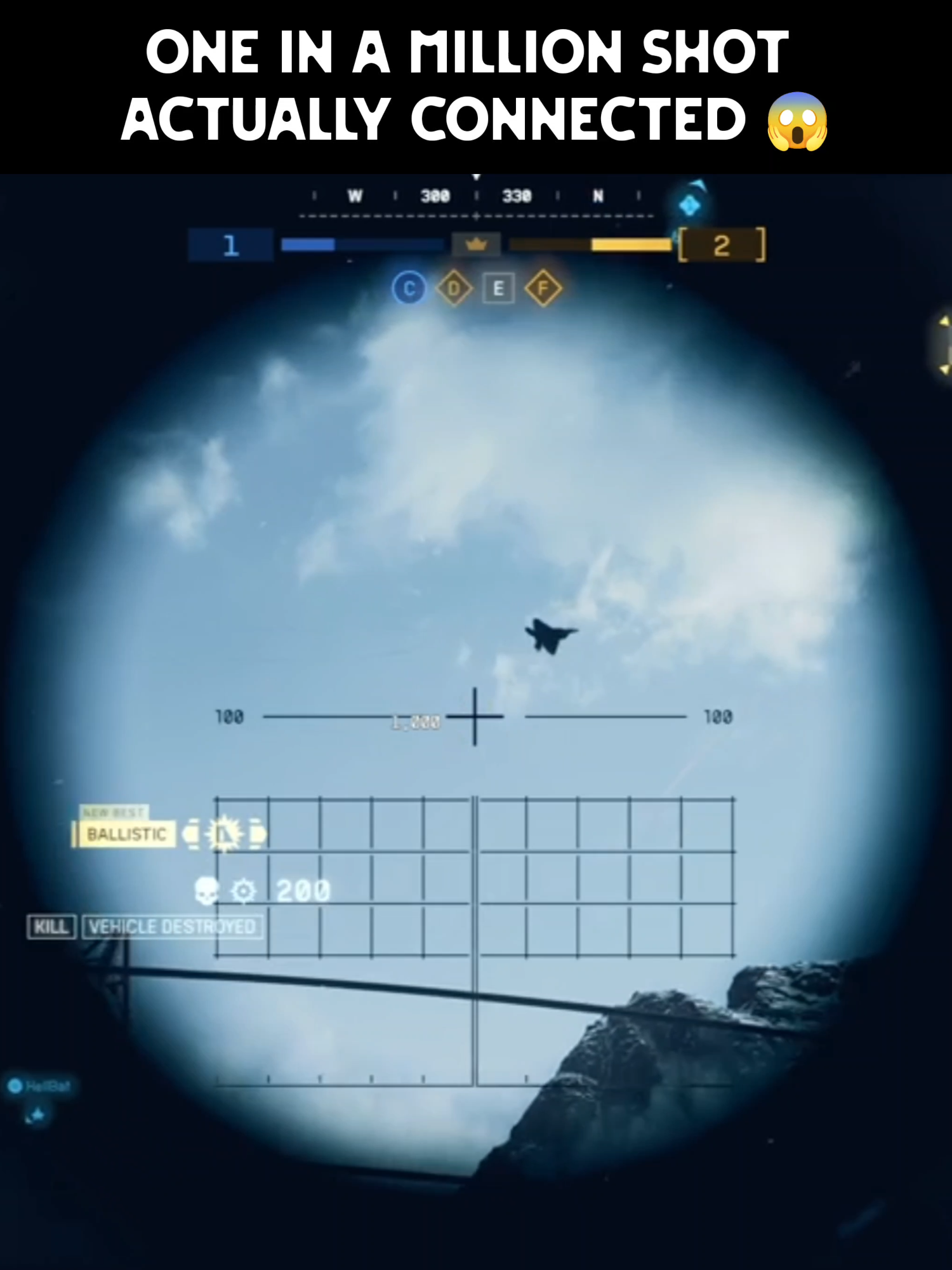952x1270 pixels.
Task: Select the skull kill icon near the score popup
Action: [x=206, y=889]
